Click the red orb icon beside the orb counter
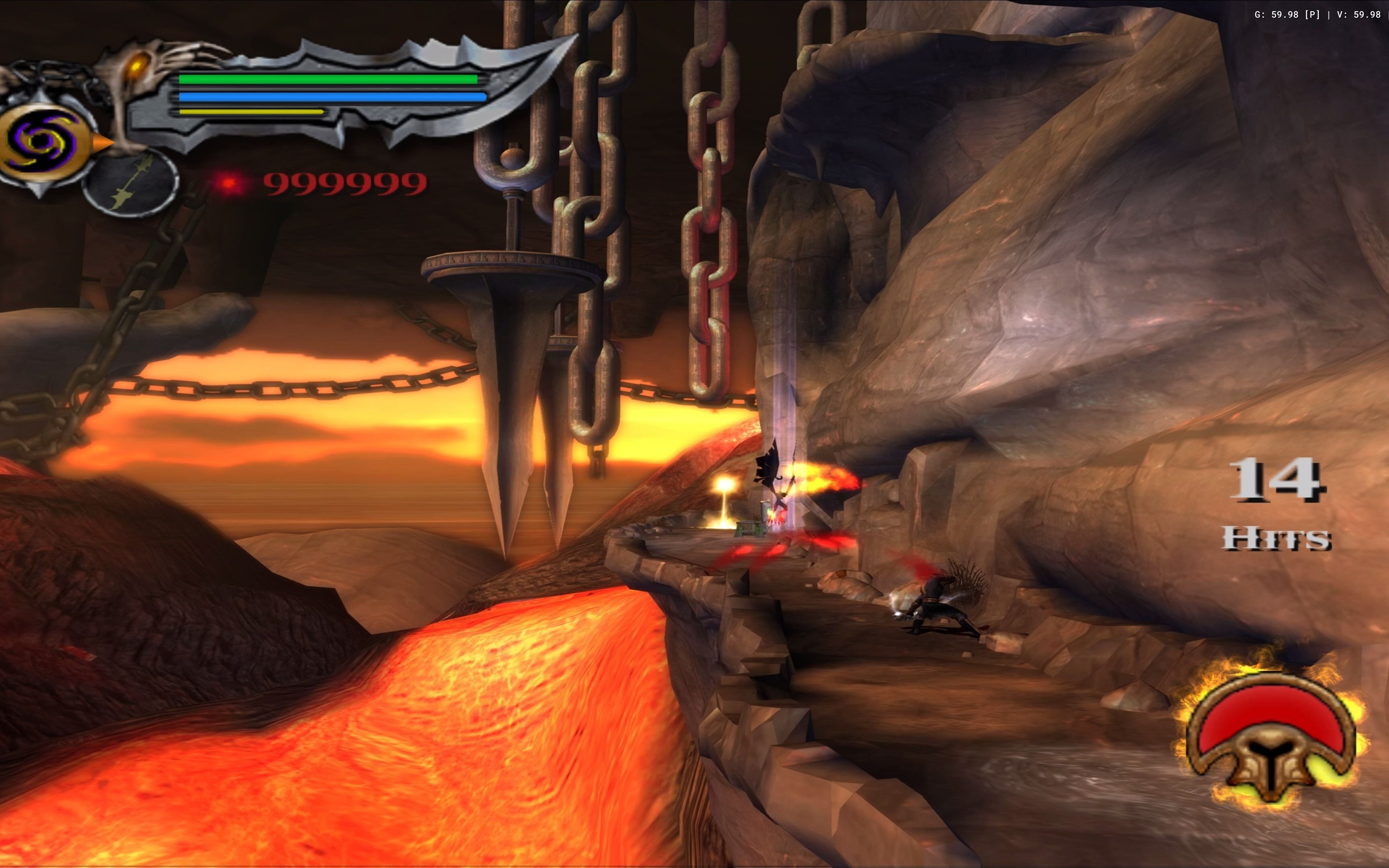This screenshot has width=1389, height=868. [x=229, y=182]
